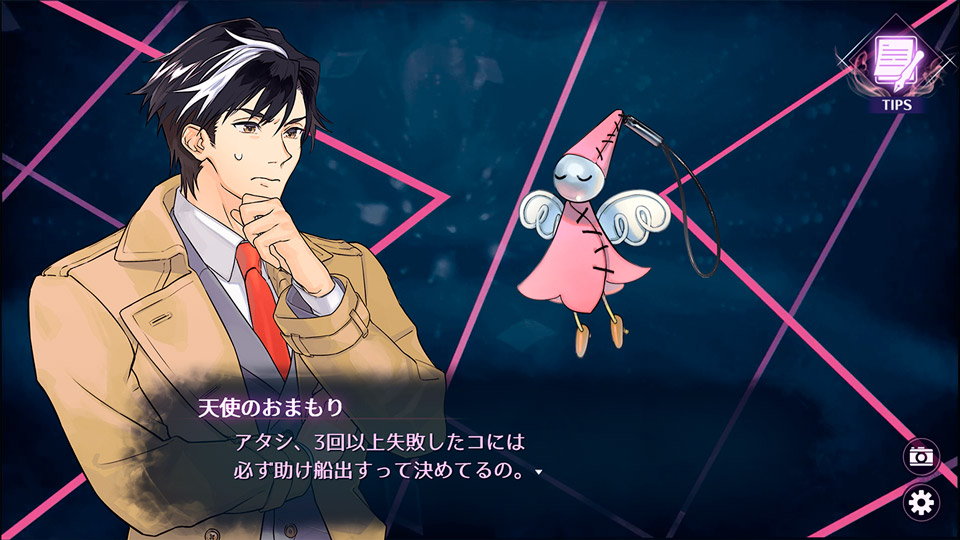Open settings with the gear icon
This screenshot has width=960, height=540.
coord(921,502)
